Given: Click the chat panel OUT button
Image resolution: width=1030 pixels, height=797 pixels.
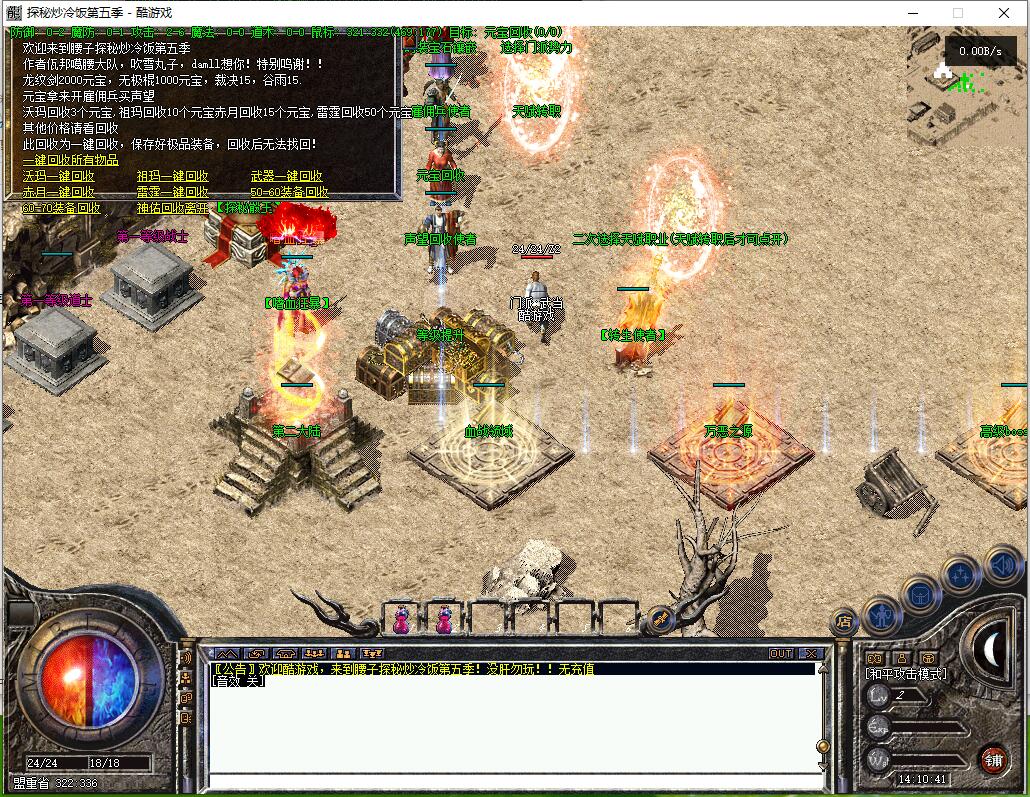Looking at the screenshot, I should pyautogui.click(x=781, y=654).
